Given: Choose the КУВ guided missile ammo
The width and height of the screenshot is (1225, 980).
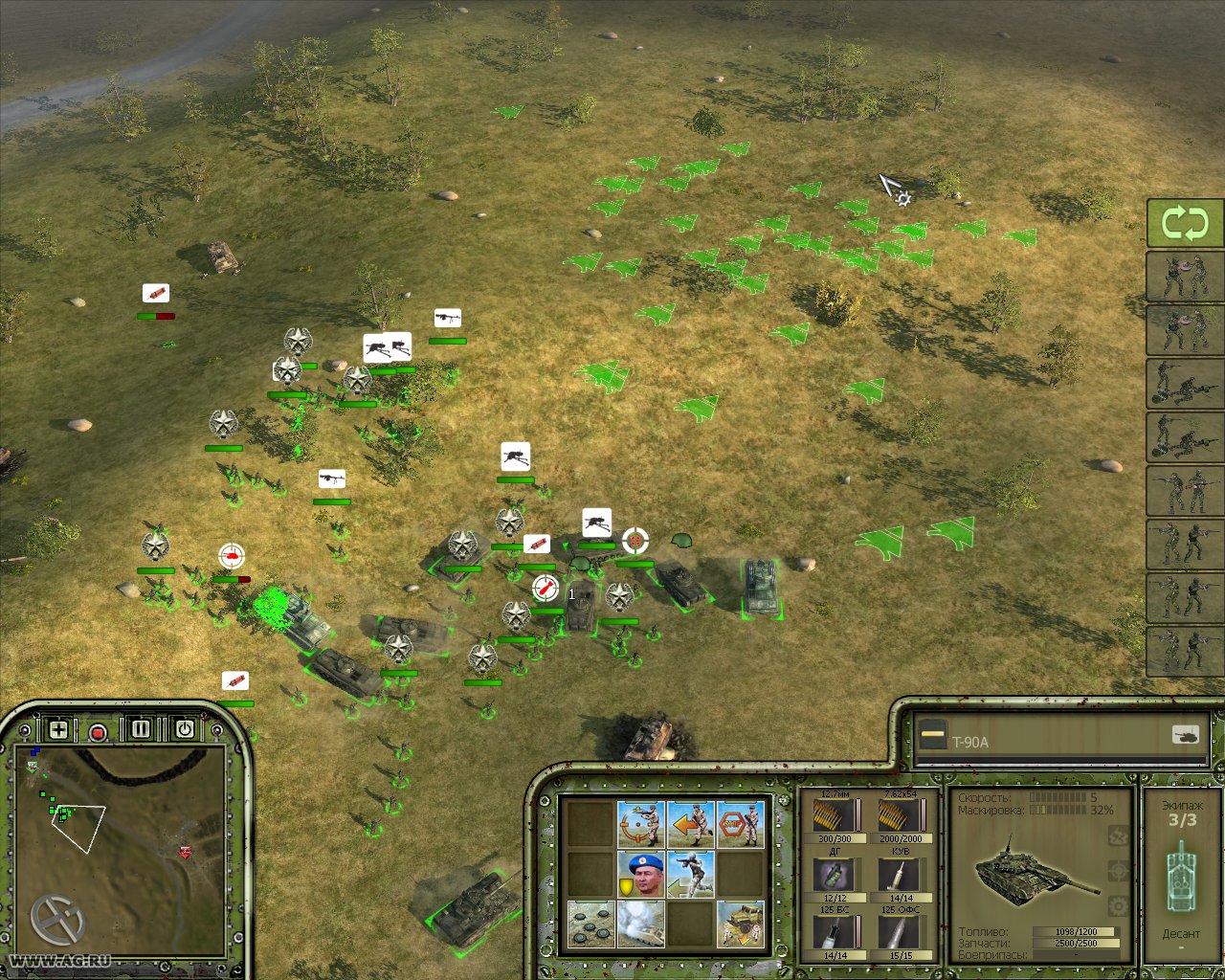Looking at the screenshot, I should point(899,875).
